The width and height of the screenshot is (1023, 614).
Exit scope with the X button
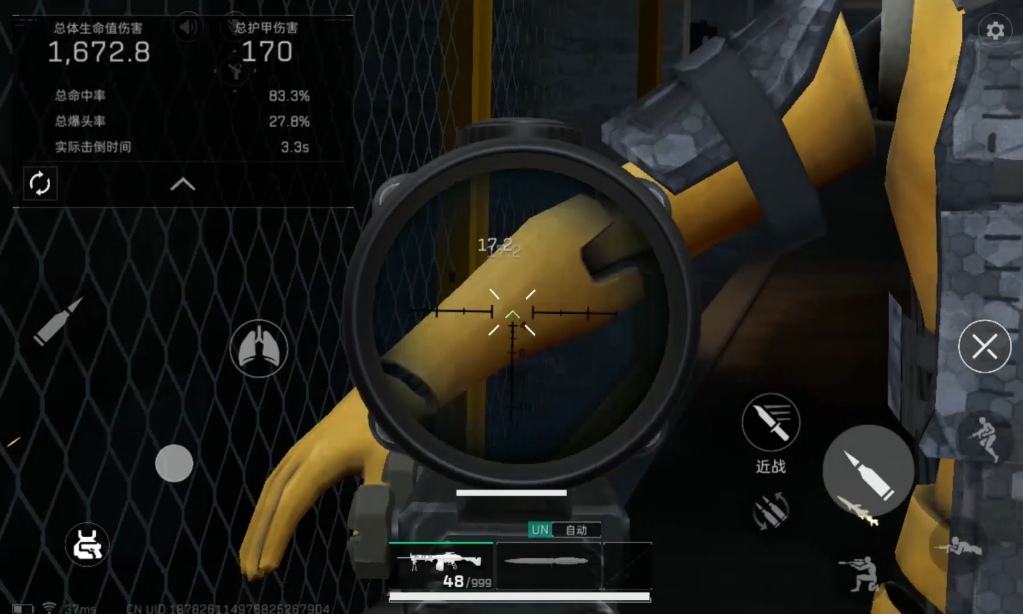pyautogui.click(x=984, y=347)
